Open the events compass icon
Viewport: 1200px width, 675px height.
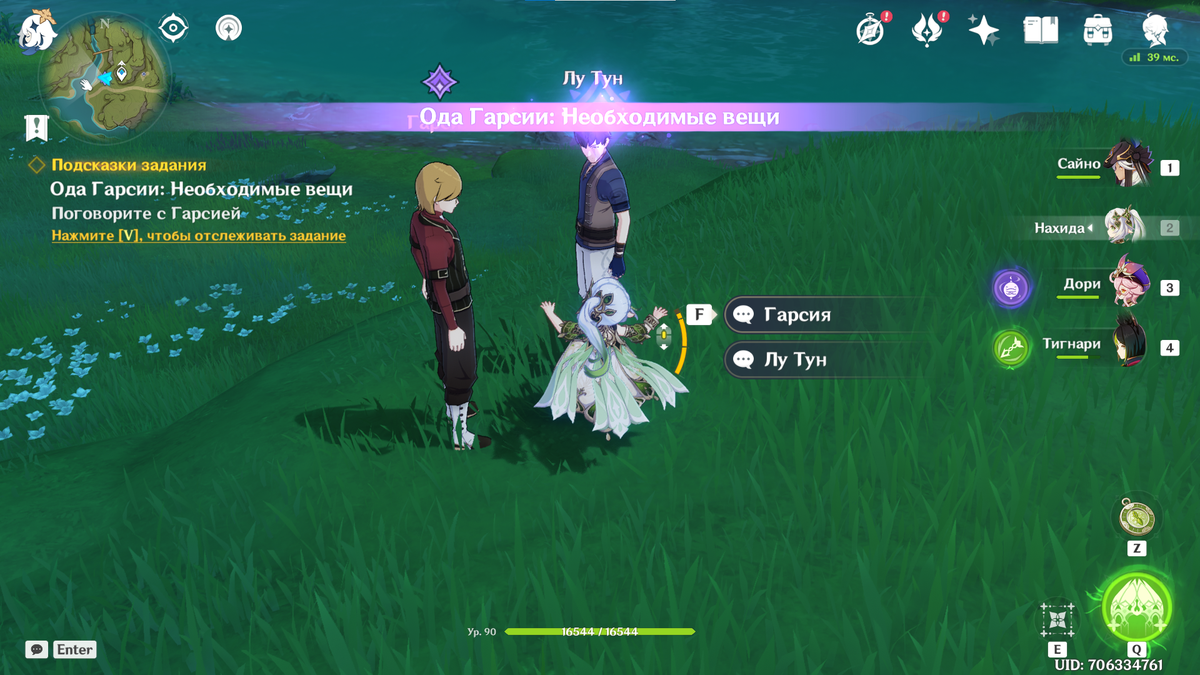870,30
